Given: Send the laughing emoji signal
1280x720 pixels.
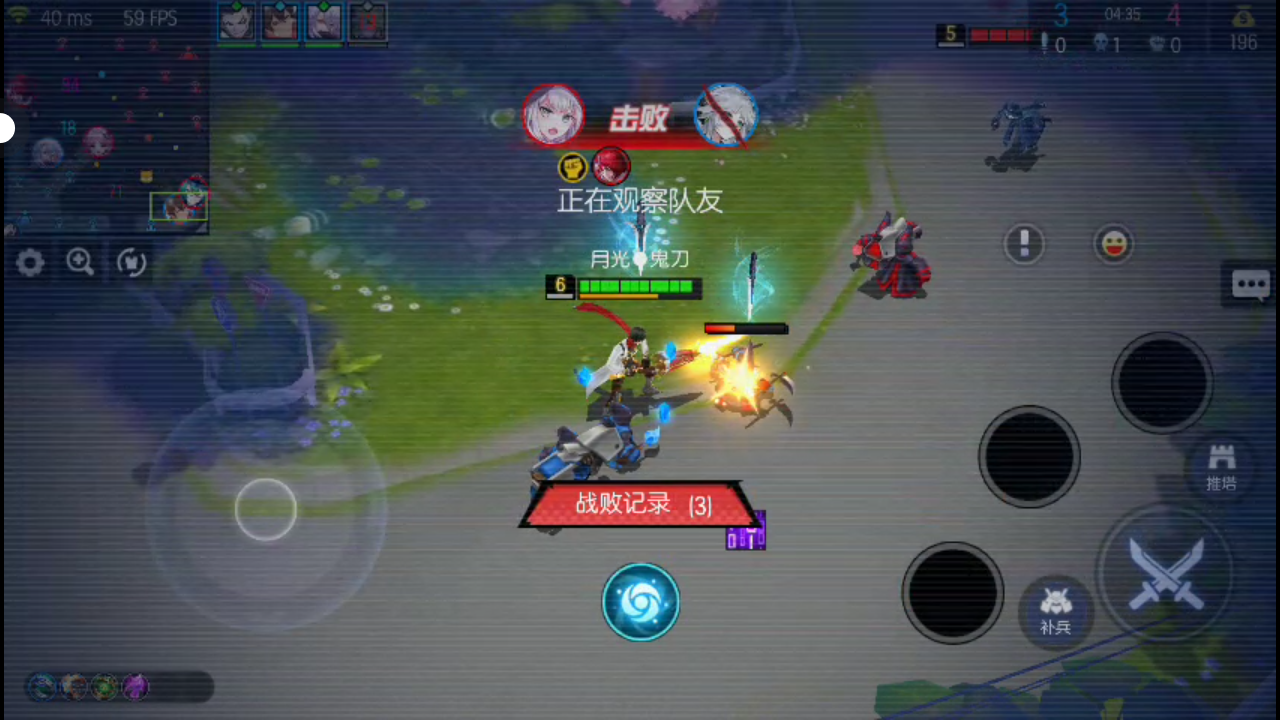Looking at the screenshot, I should (x=1114, y=244).
